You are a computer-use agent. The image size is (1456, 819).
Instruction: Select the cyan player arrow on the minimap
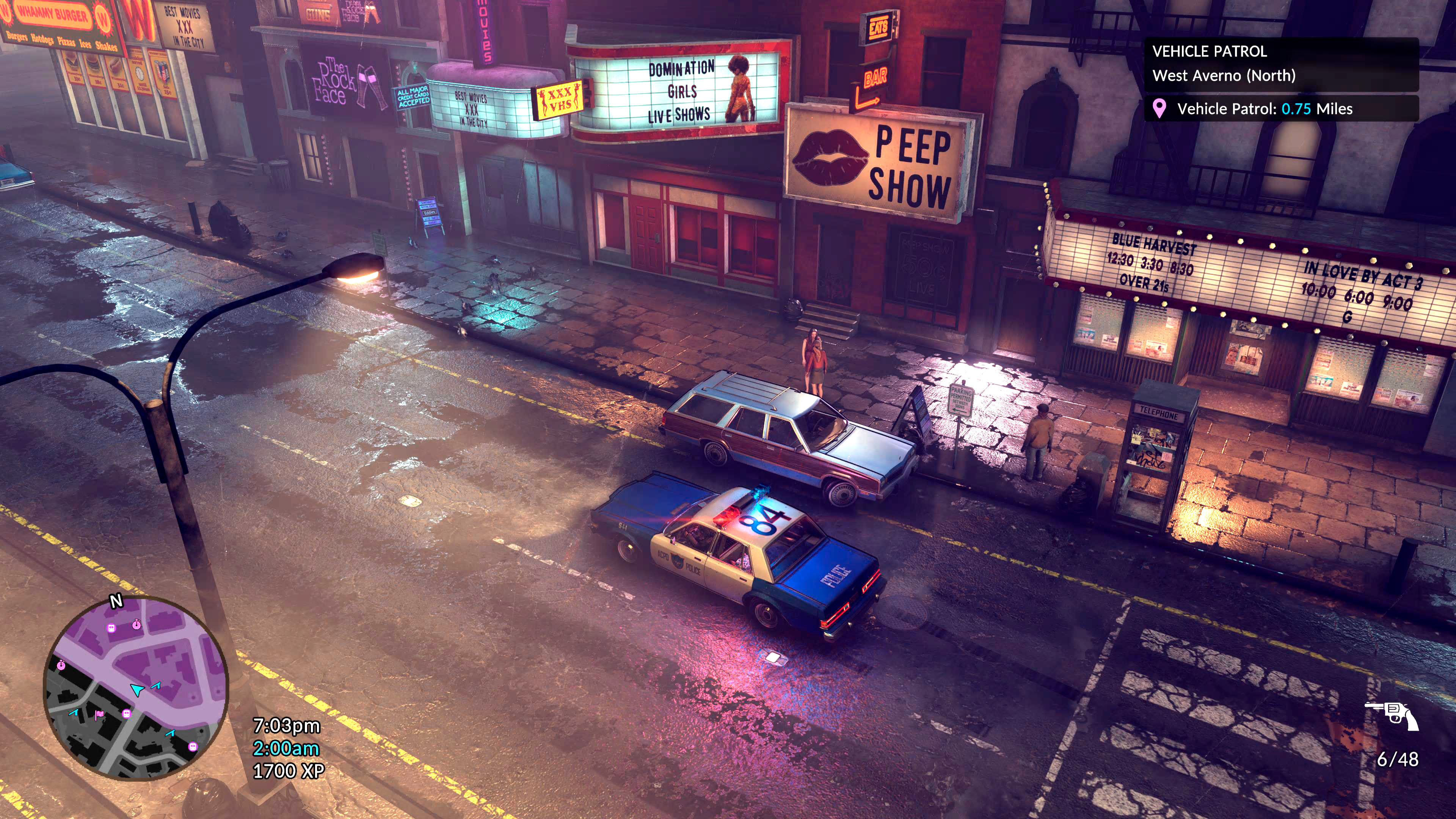[x=137, y=690]
